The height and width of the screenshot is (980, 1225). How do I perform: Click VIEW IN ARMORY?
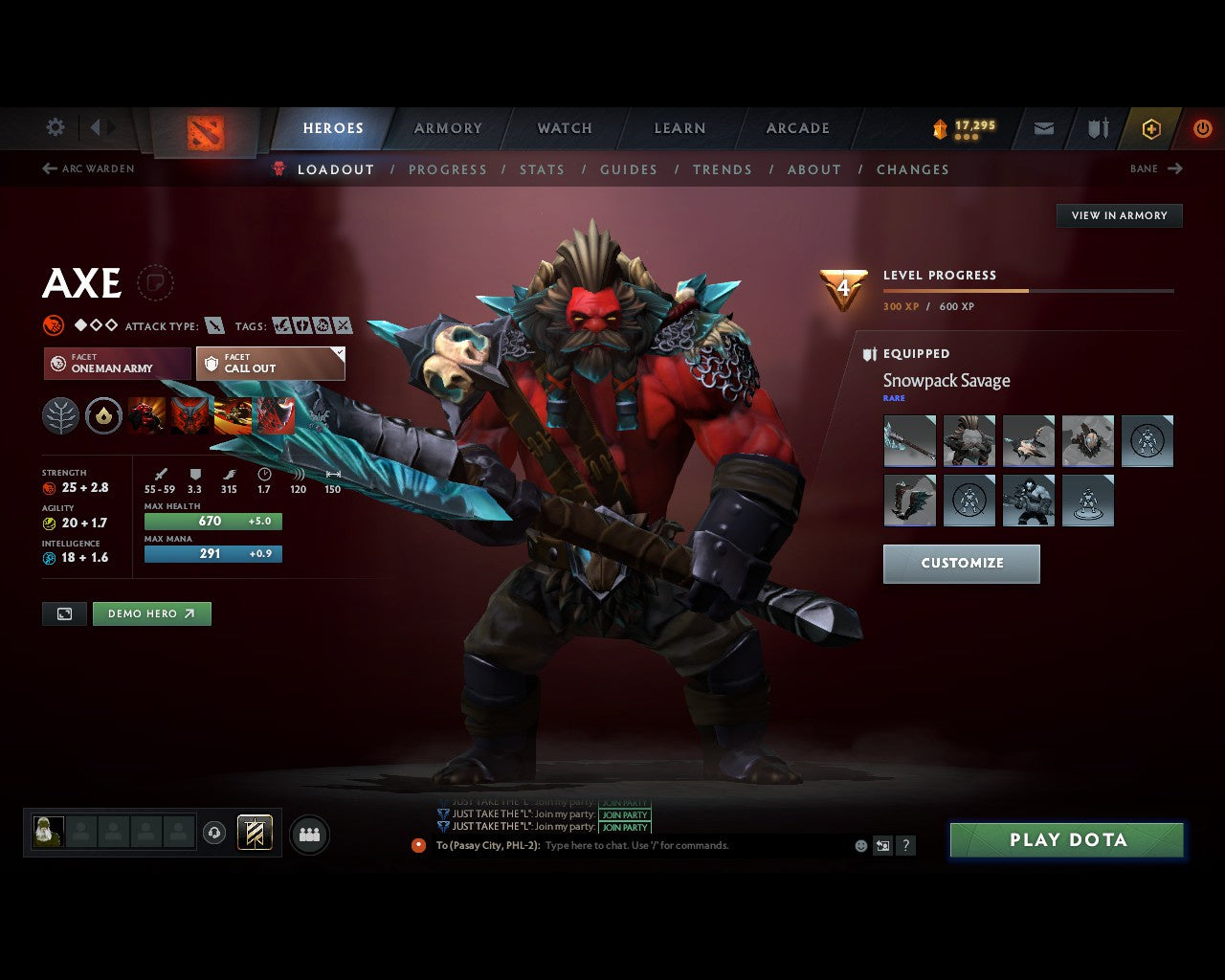click(x=1119, y=215)
